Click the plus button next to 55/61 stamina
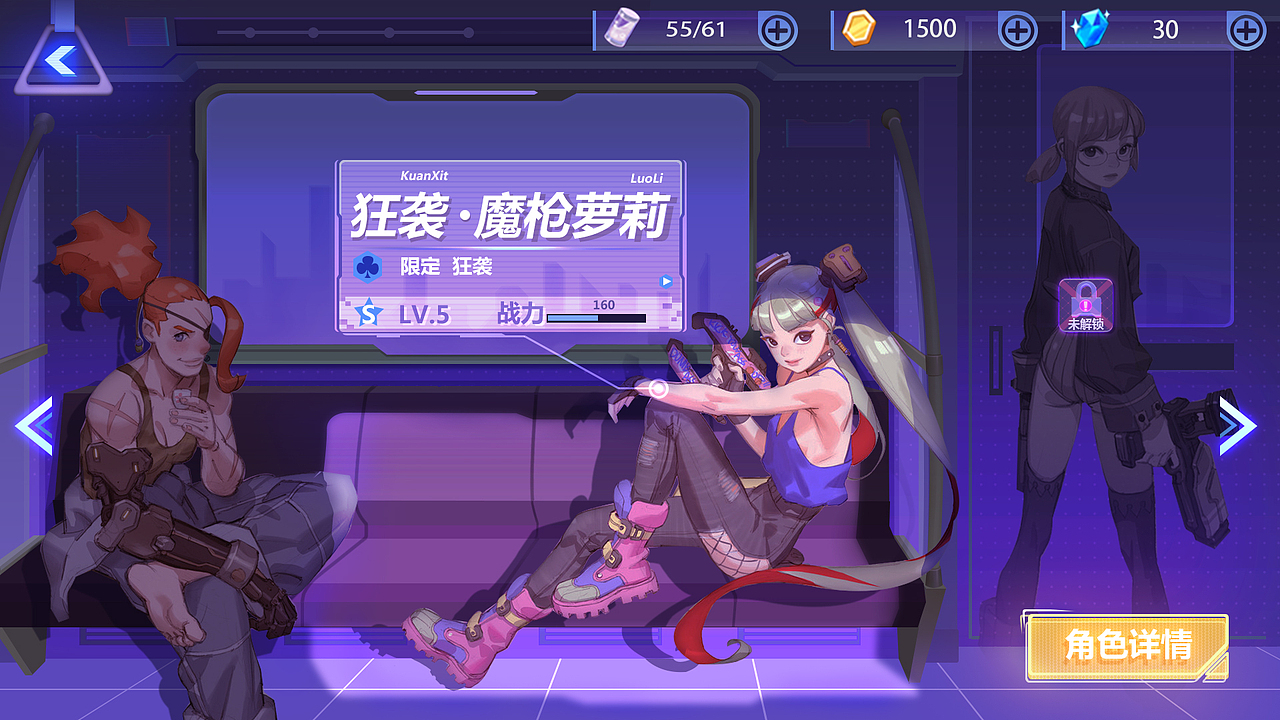 coord(778,30)
